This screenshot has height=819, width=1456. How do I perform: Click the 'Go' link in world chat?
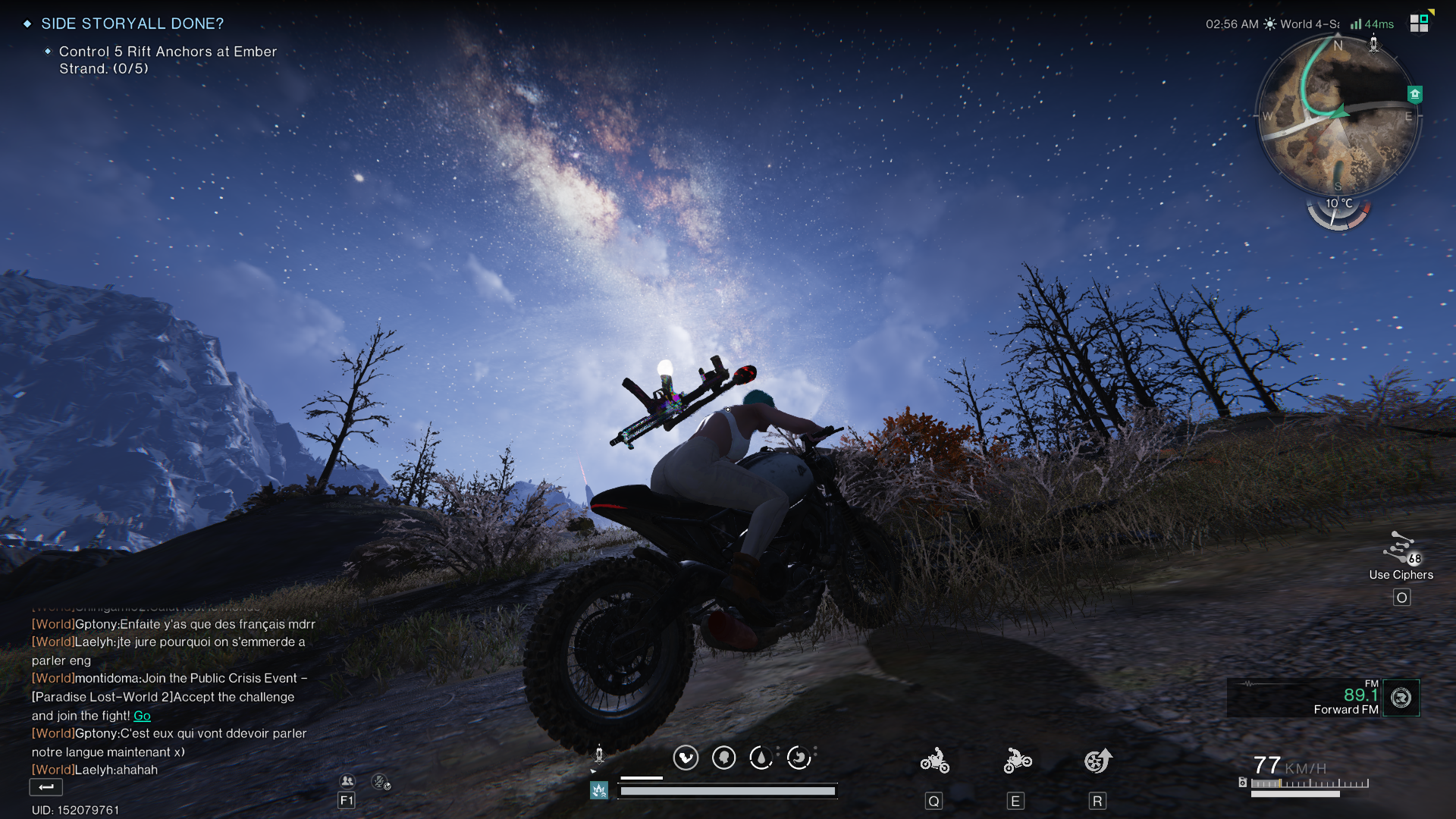click(x=142, y=716)
